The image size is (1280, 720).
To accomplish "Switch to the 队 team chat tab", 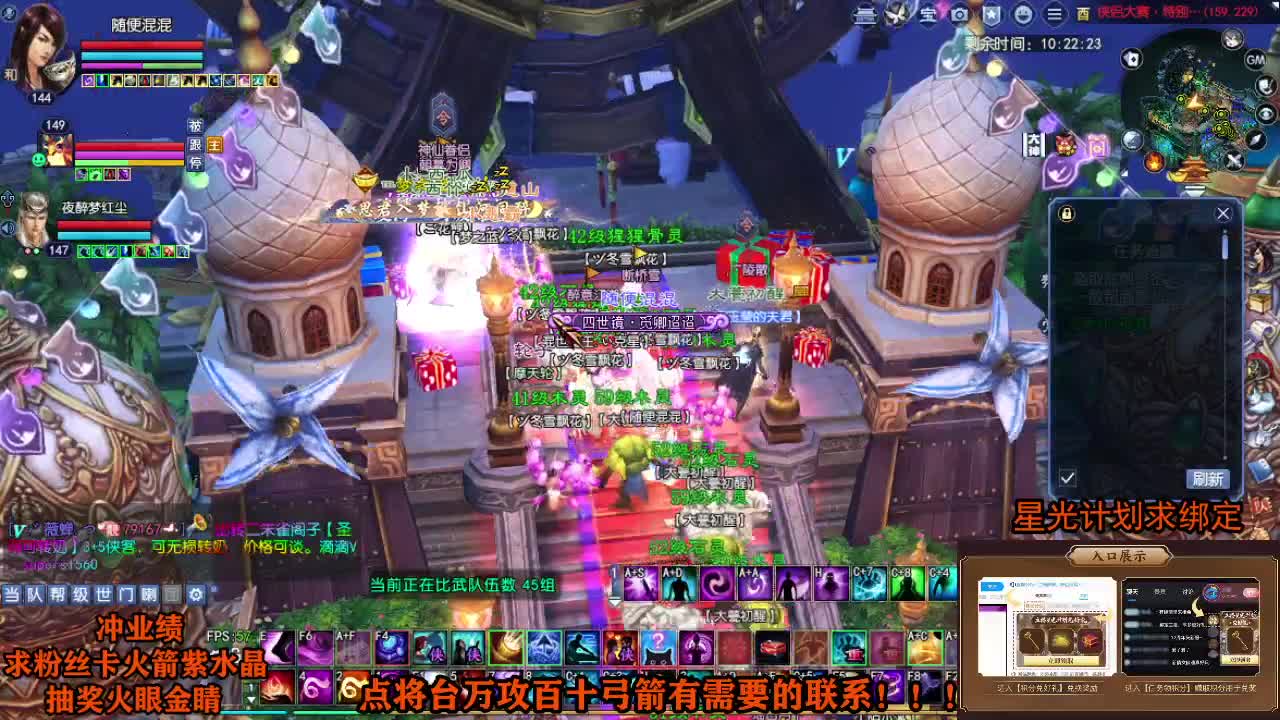I will pos(34,594).
